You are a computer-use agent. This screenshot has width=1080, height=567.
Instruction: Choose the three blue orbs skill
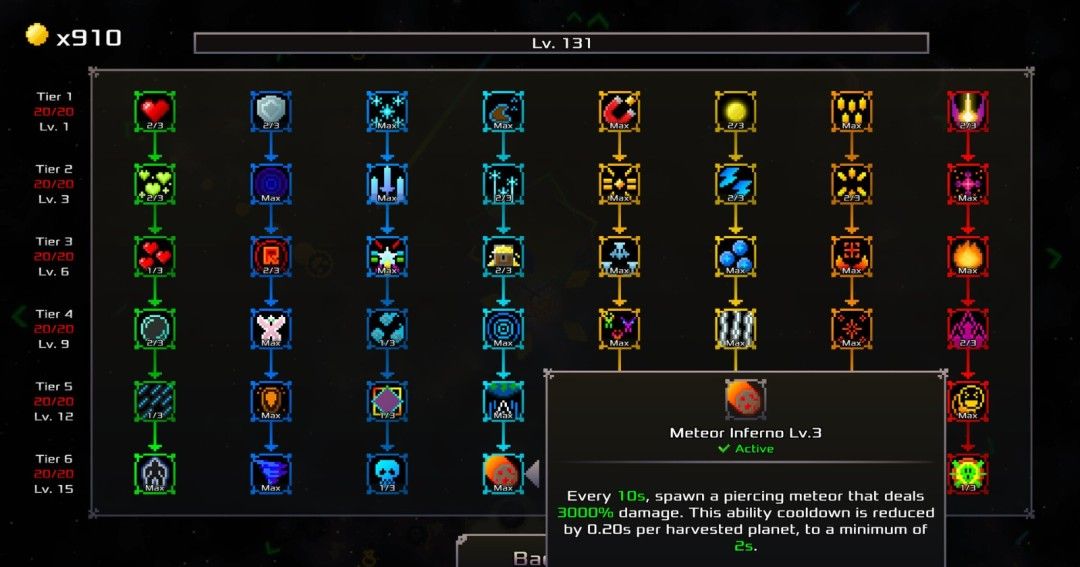click(x=735, y=256)
